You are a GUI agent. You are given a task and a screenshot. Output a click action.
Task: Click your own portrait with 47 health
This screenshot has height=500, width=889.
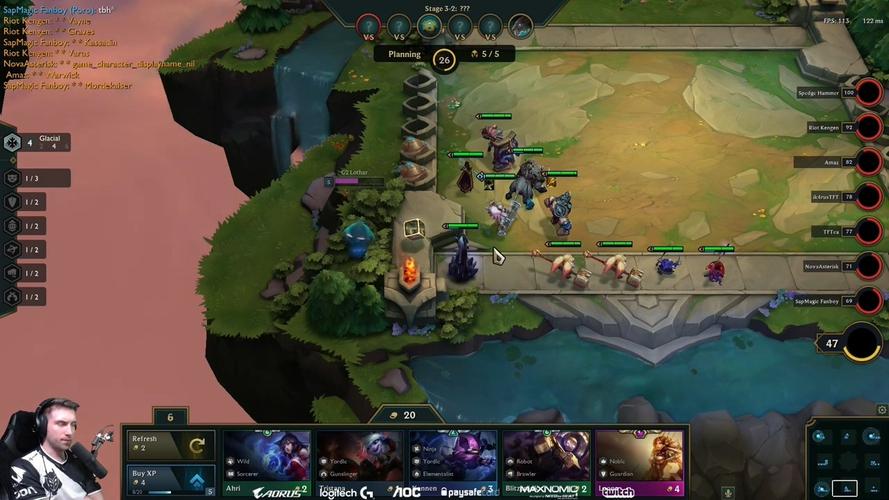(x=862, y=343)
